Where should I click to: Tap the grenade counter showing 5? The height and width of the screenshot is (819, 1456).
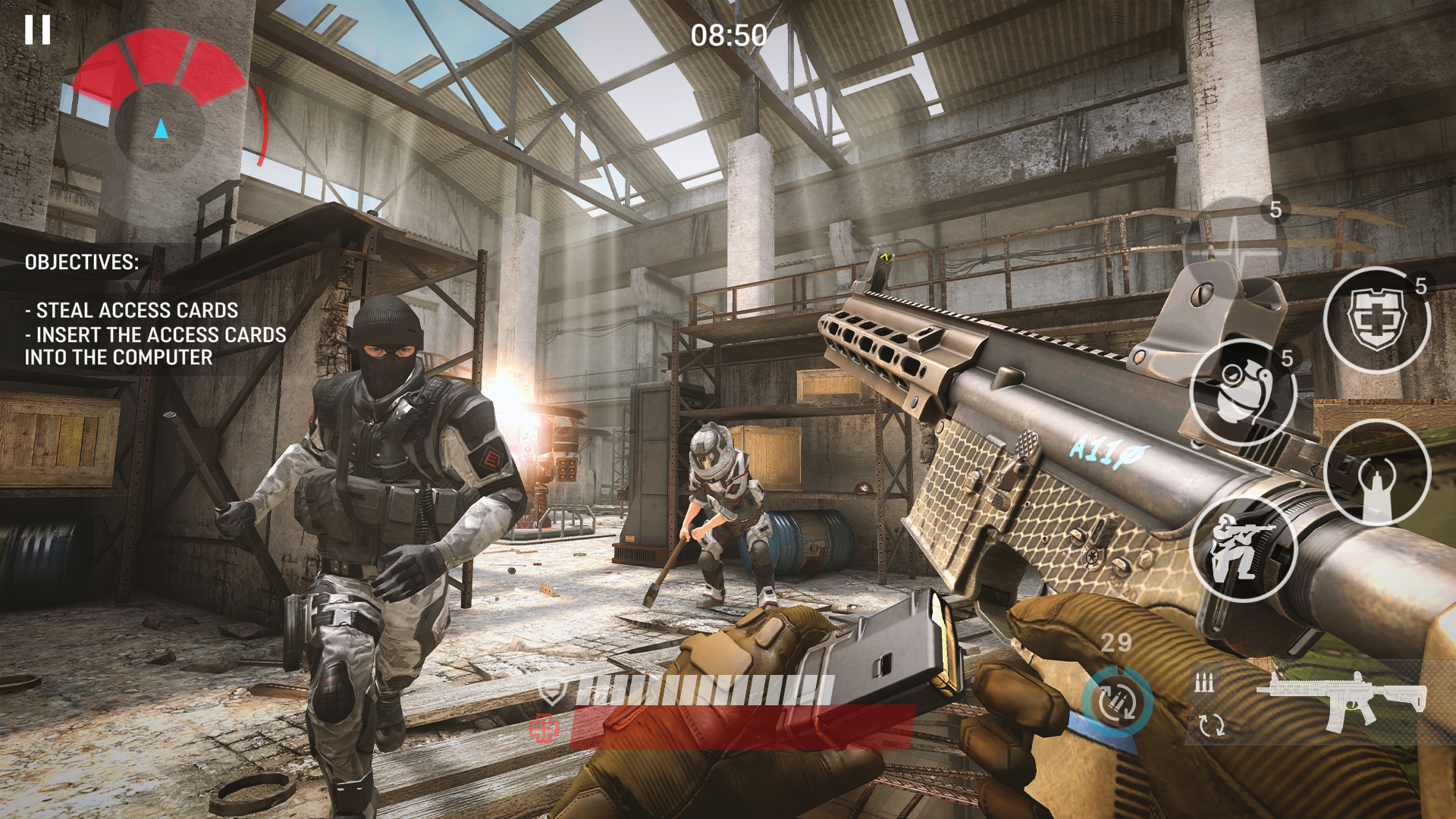tap(1287, 358)
